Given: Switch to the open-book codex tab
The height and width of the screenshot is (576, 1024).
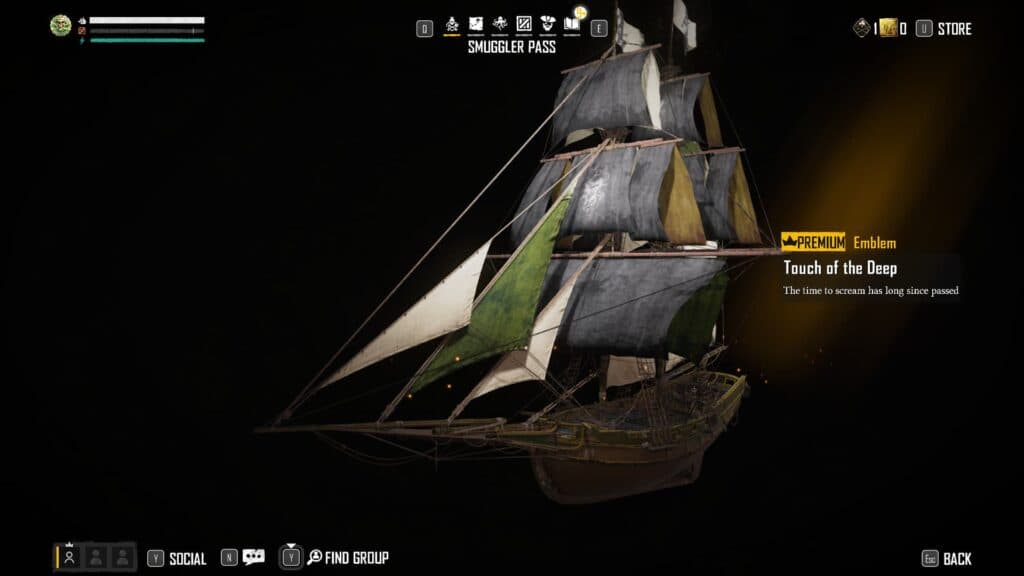Looking at the screenshot, I should 572,24.
